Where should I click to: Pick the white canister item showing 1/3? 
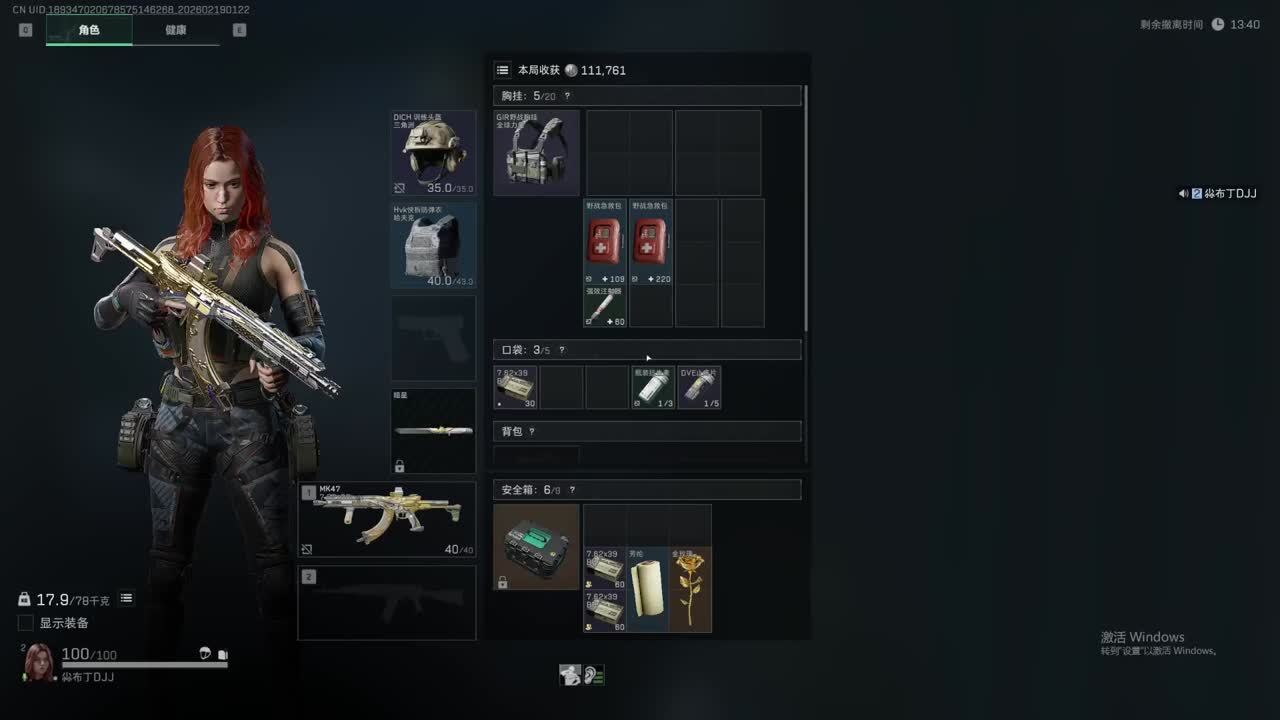653,388
